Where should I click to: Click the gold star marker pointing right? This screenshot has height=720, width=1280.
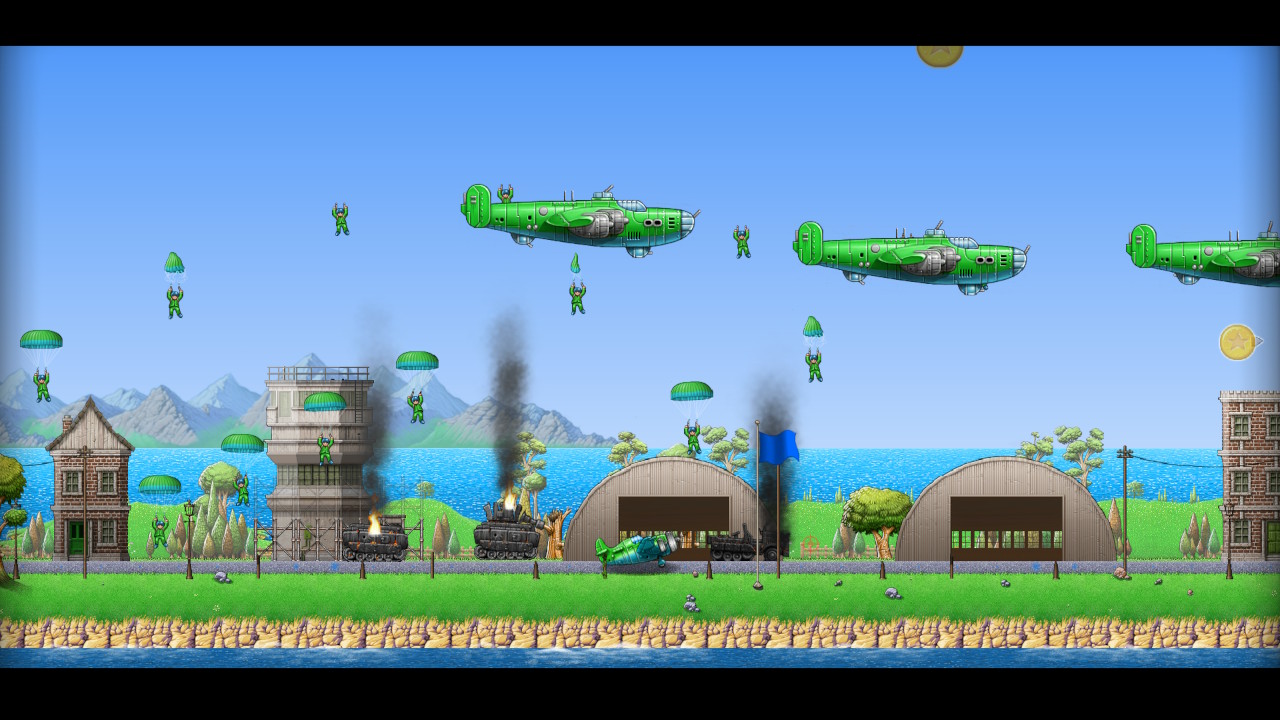tap(1238, 342)
